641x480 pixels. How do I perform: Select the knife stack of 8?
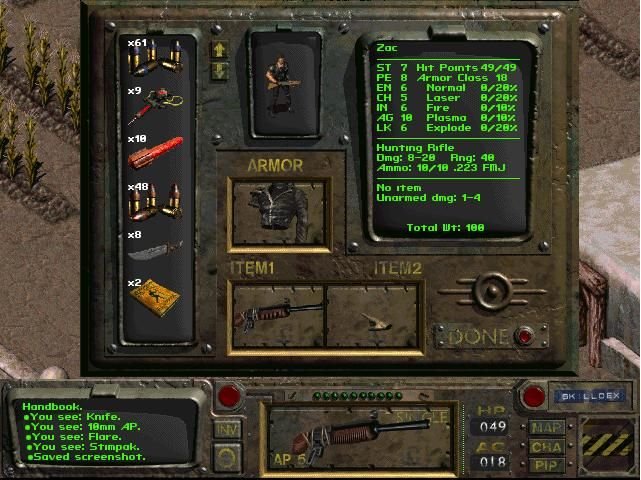(x=157, y=247)
